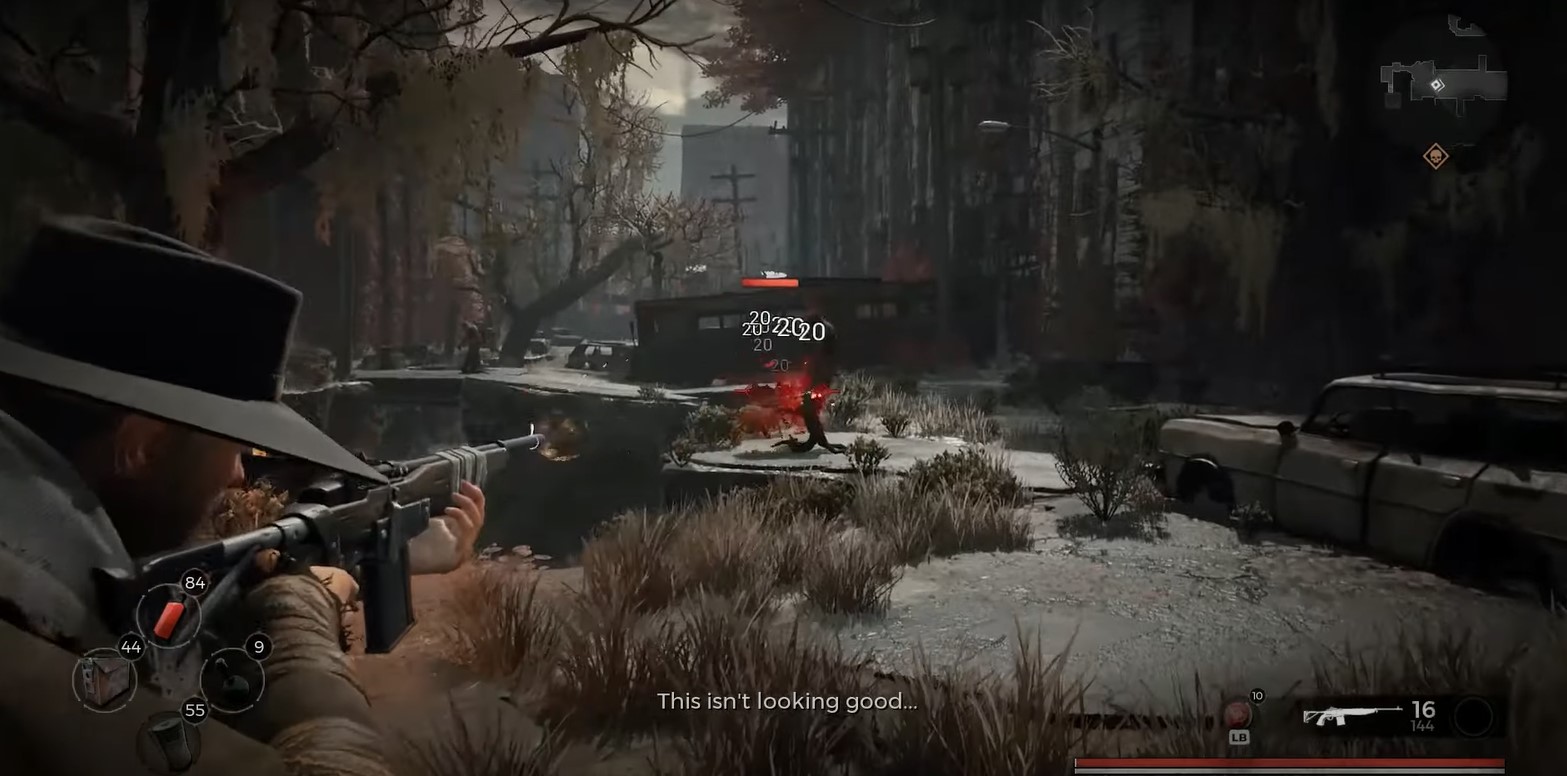Choose the metal ammo box slot

(104, 680)
